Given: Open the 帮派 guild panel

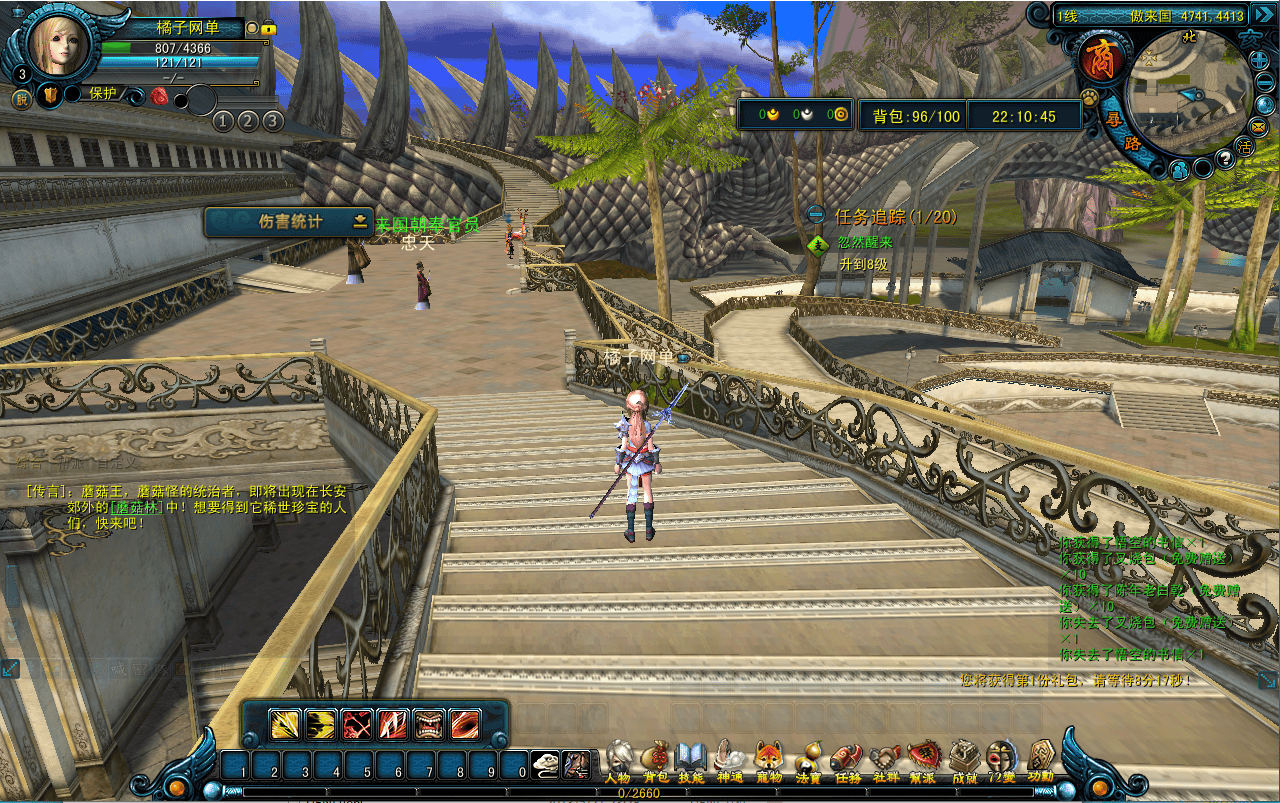Looking at the screenshot, I should (x=923, y=758).
